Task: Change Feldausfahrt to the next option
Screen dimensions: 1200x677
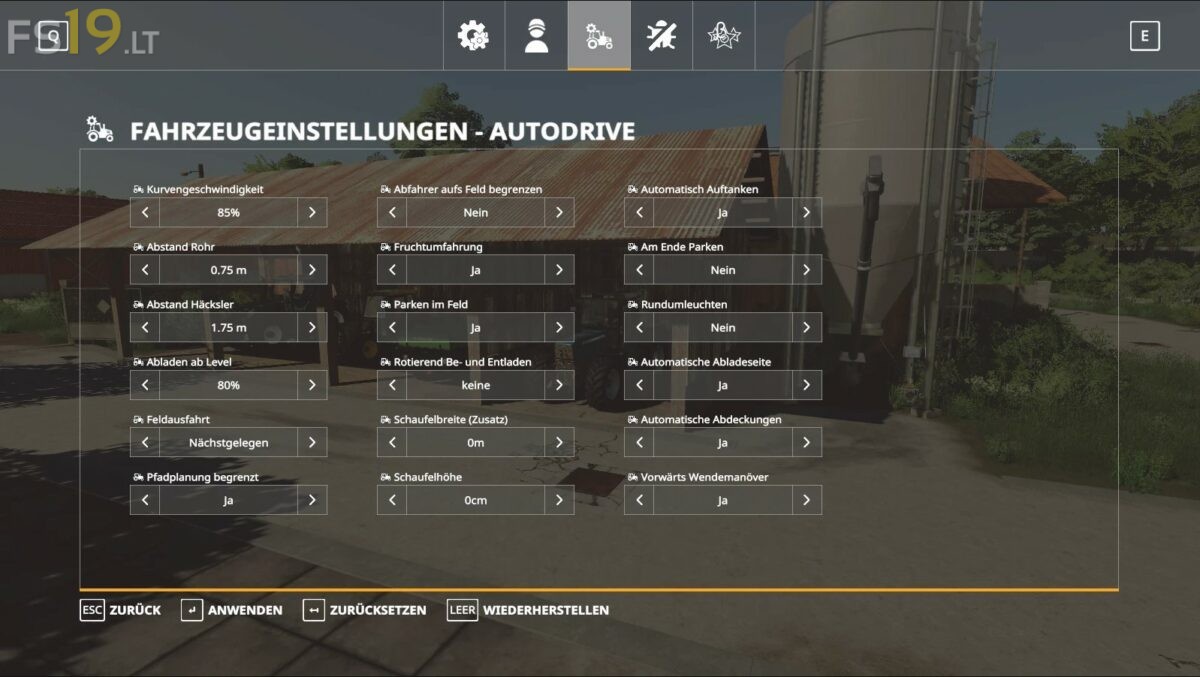Action: coord(312,442)
